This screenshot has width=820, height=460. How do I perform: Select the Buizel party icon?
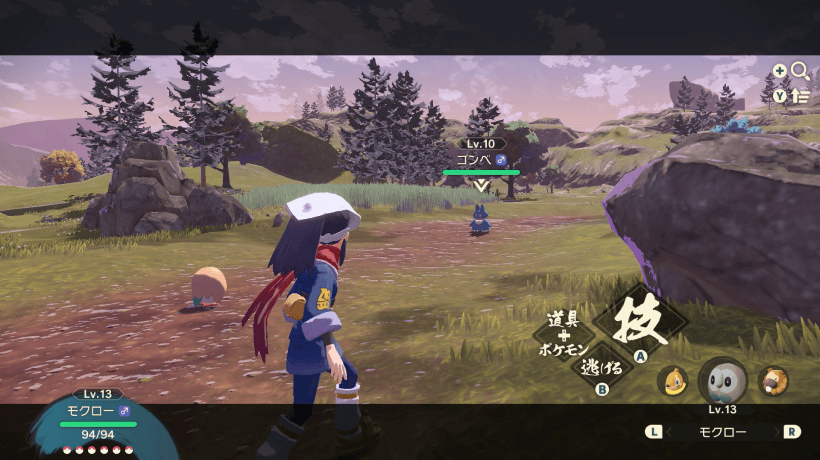(672, 380)
